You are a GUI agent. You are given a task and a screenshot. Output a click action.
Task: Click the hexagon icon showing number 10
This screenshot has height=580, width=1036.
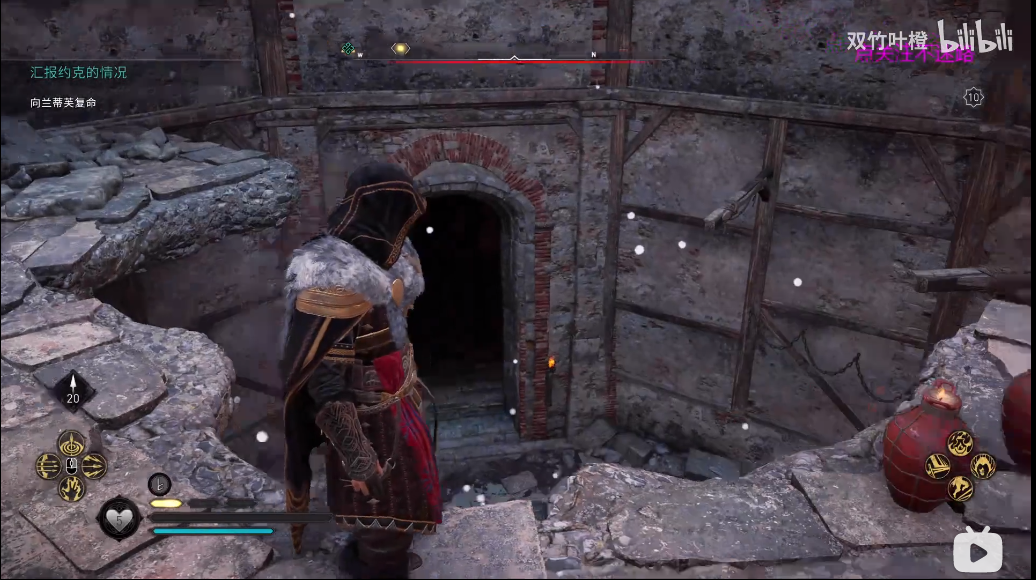(x=973, y=97)
